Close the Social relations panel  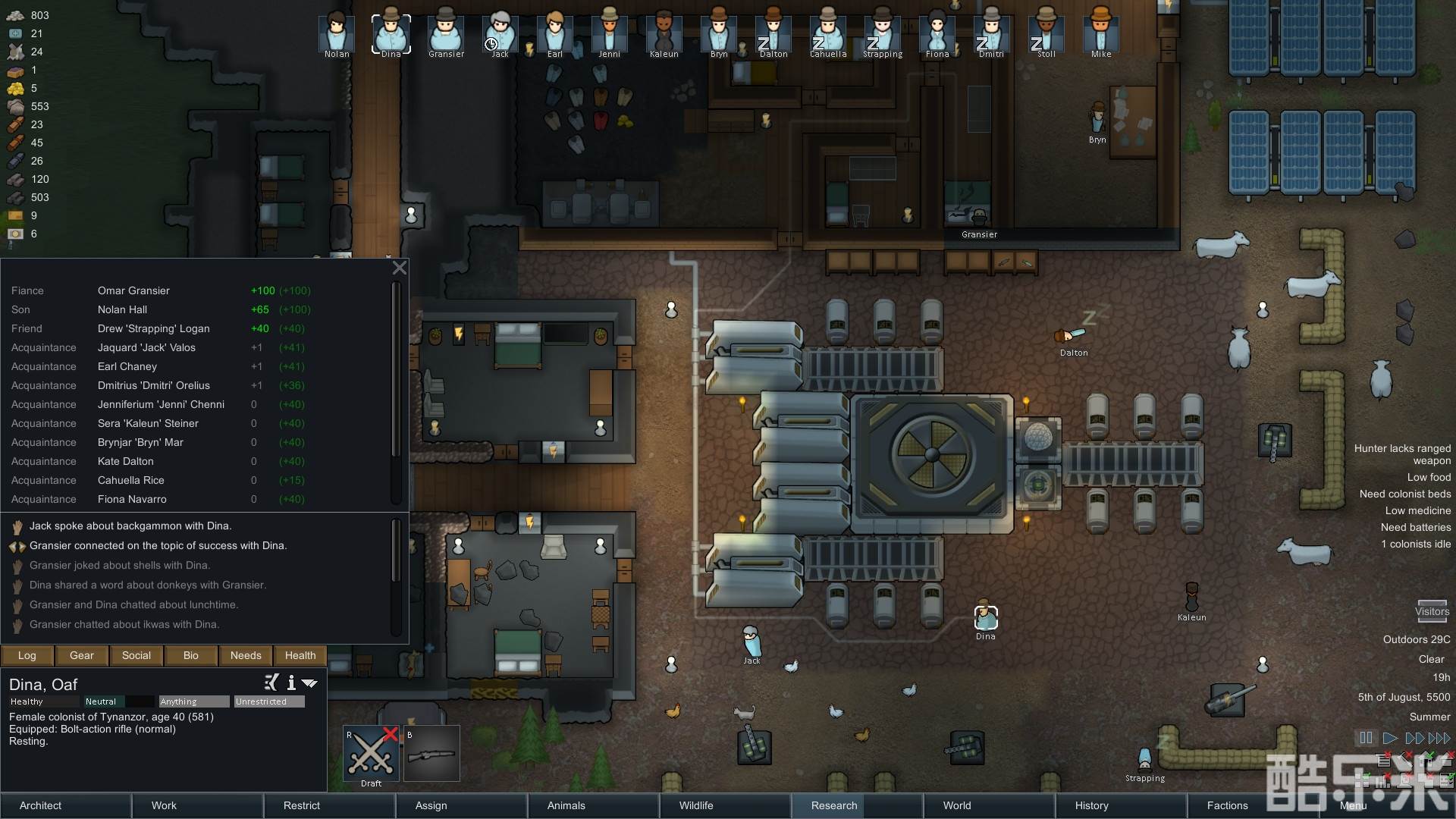tap(400, 268)
